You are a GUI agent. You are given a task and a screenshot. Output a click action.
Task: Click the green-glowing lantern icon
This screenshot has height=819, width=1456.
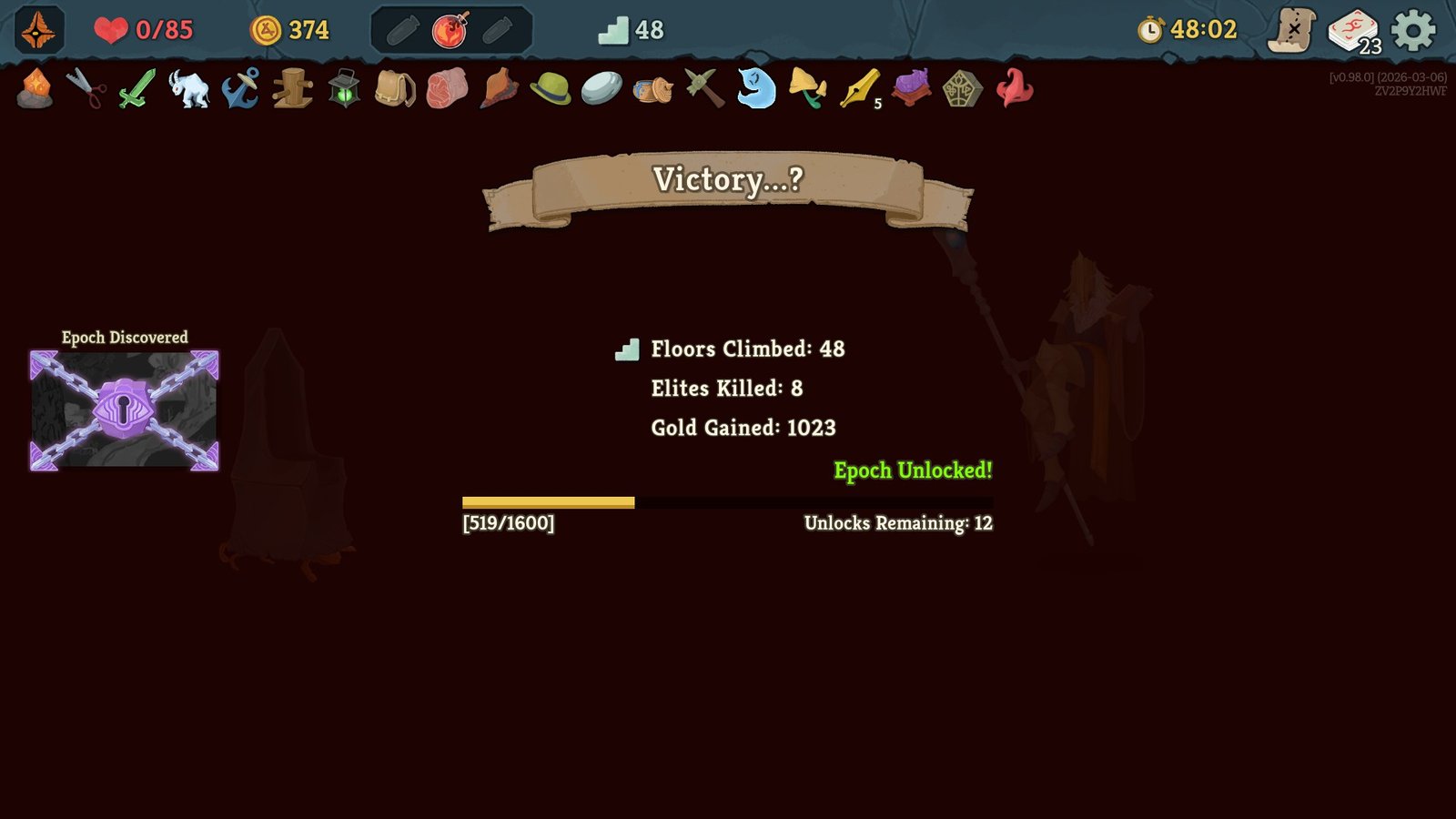tap(342, 91)
